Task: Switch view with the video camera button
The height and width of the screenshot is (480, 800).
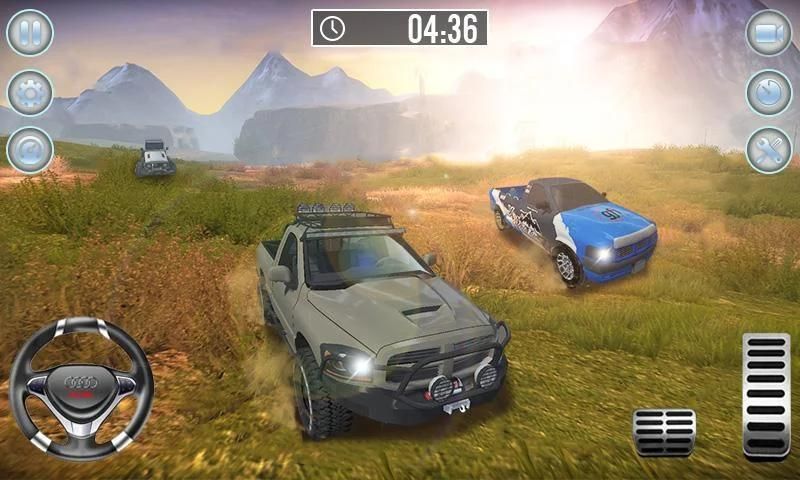Action: tap(768, 32)
